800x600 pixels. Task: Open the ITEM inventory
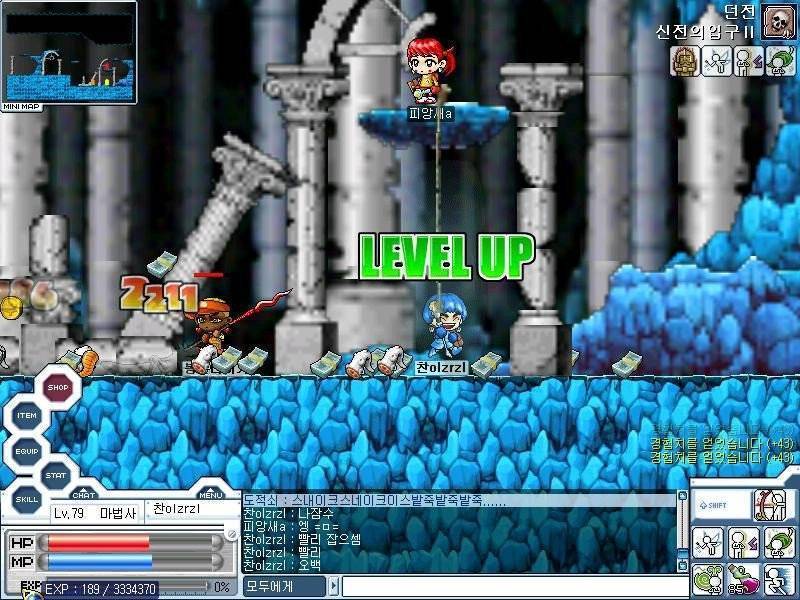[x=28, y=416]
